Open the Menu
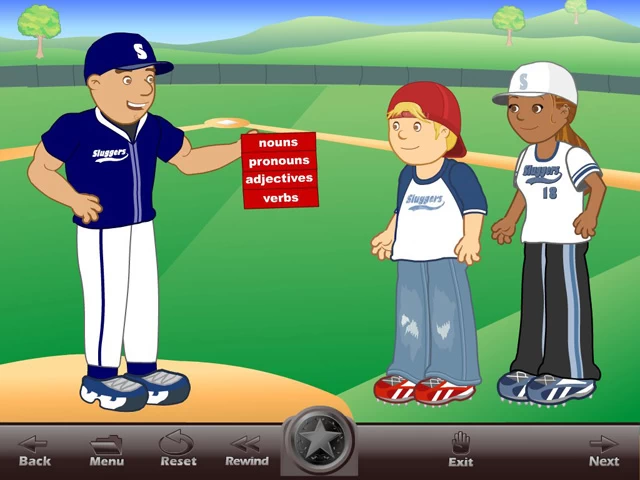Viewport: 640px width, 480px height. [106, 450]
